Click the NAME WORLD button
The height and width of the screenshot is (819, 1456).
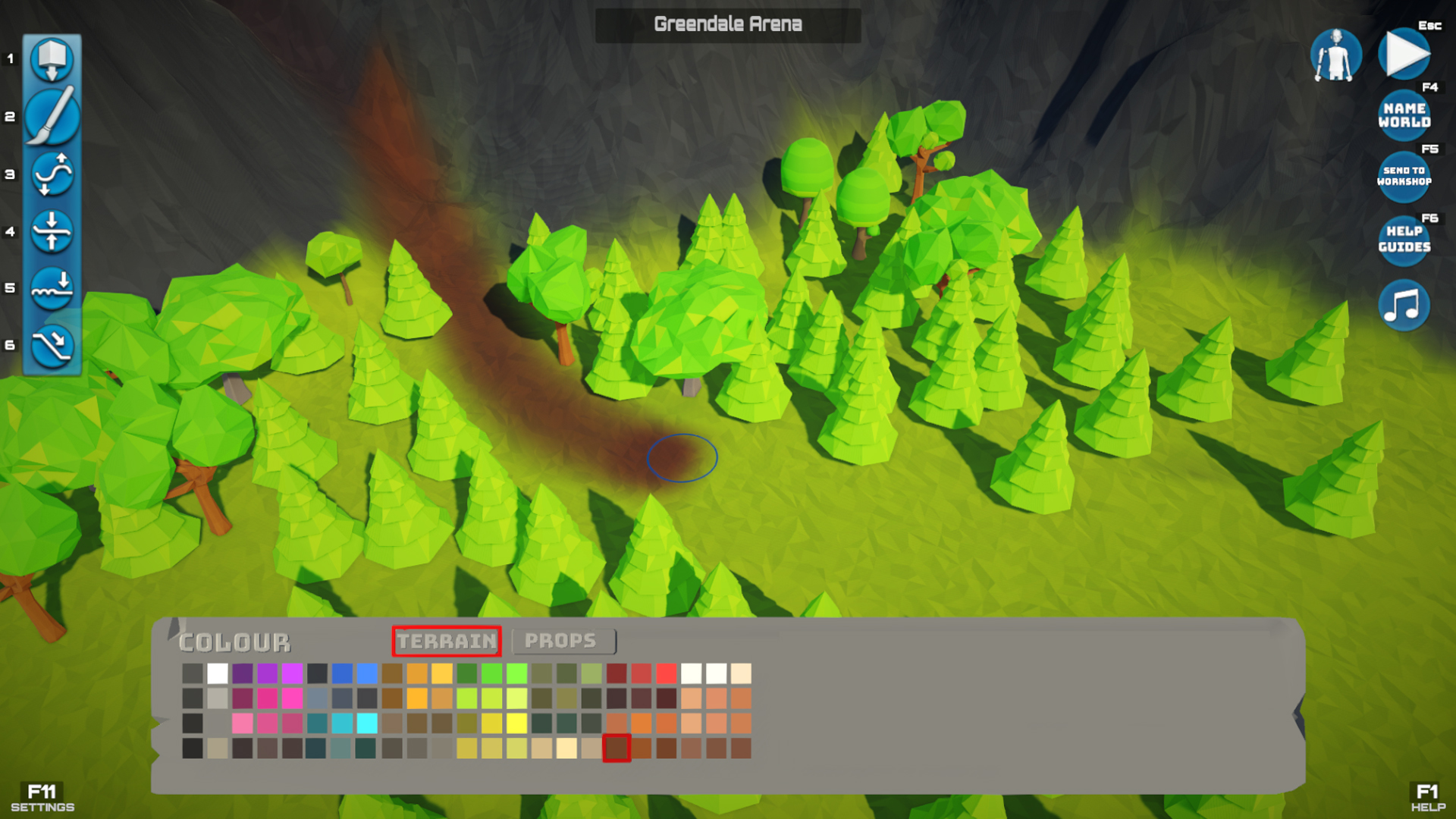(x=1404, y=115)
